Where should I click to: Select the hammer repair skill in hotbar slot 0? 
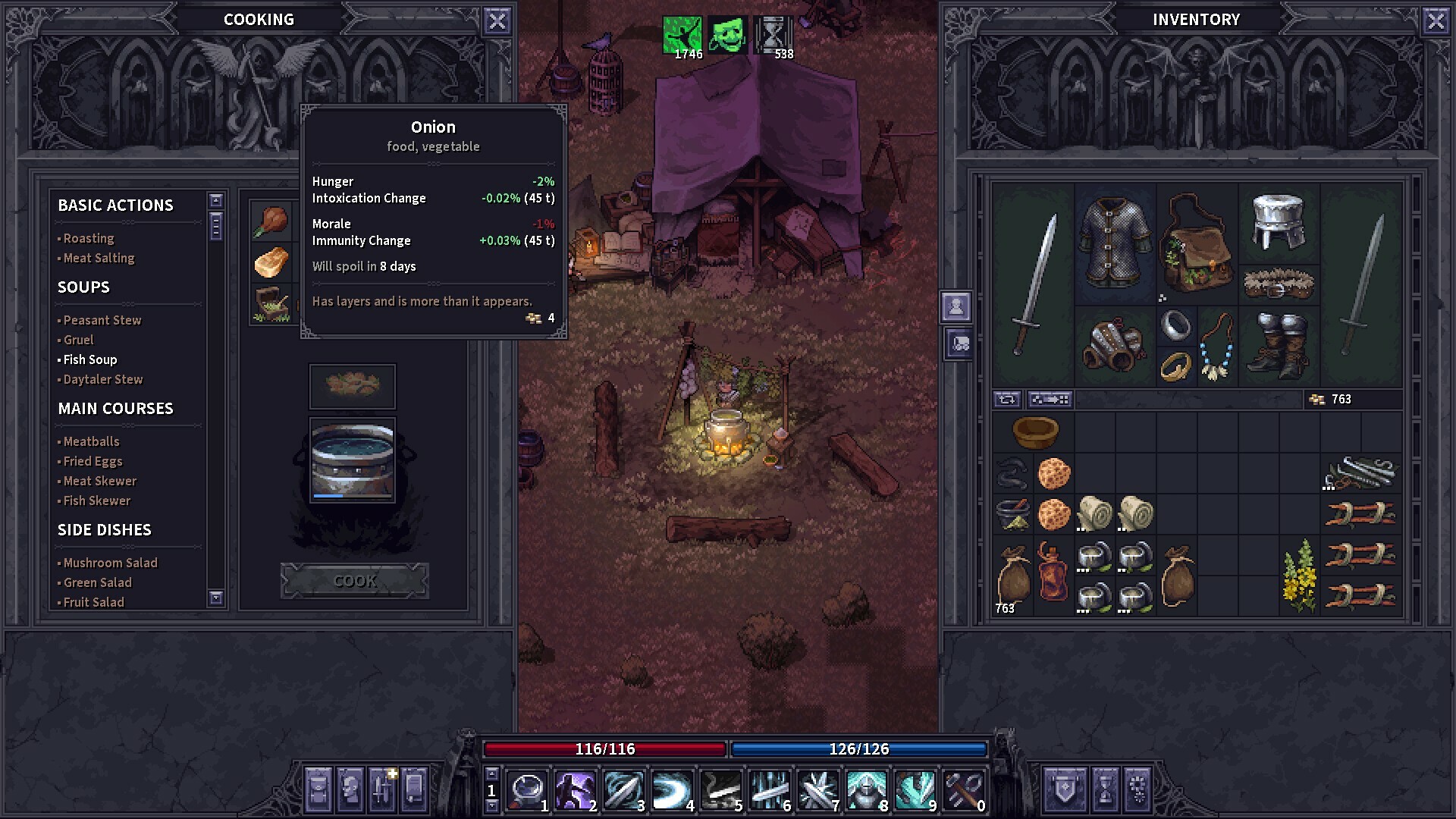point(963,789)
